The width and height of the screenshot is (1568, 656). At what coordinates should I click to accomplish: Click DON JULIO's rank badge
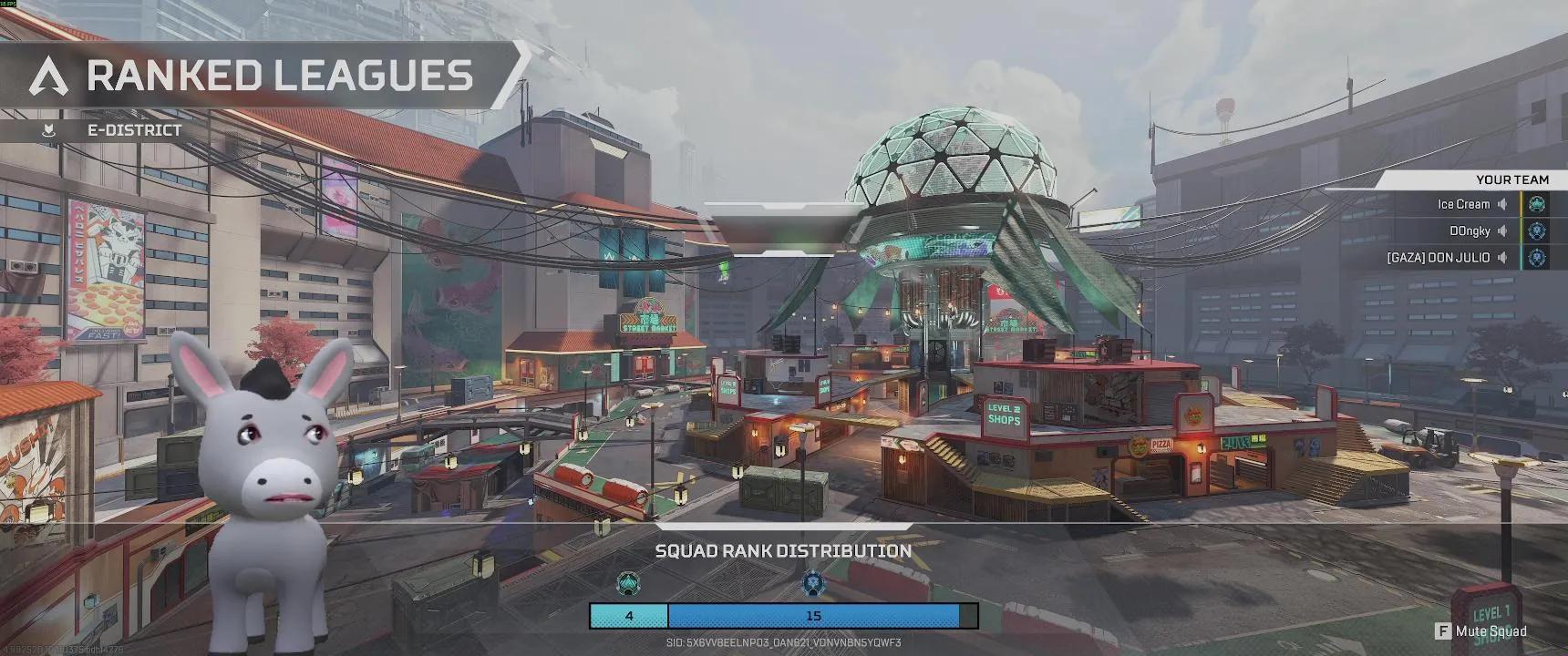1536,257
